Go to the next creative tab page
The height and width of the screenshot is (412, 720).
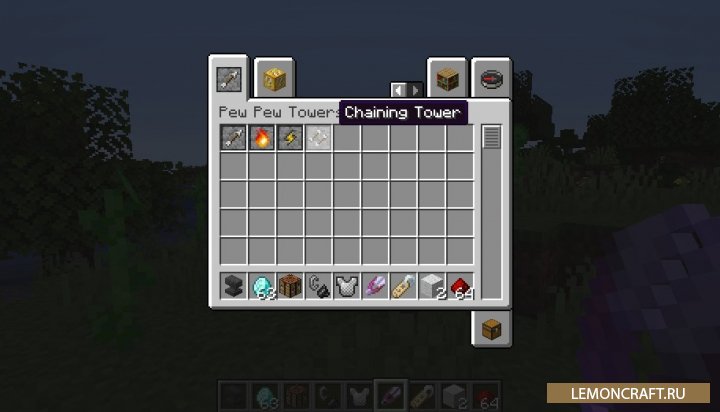click(x=415, y=91)
